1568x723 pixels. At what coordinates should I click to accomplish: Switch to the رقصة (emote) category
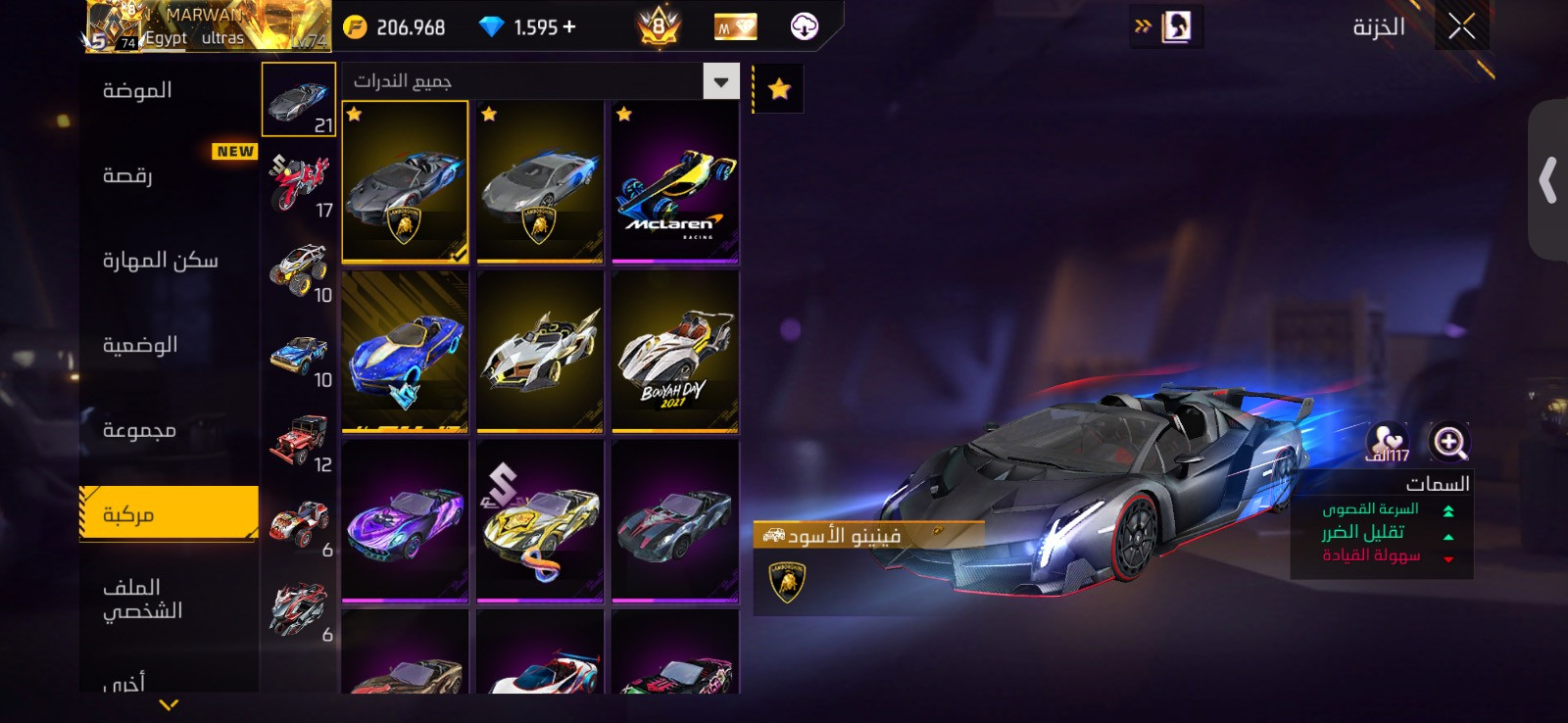point(127,176)
